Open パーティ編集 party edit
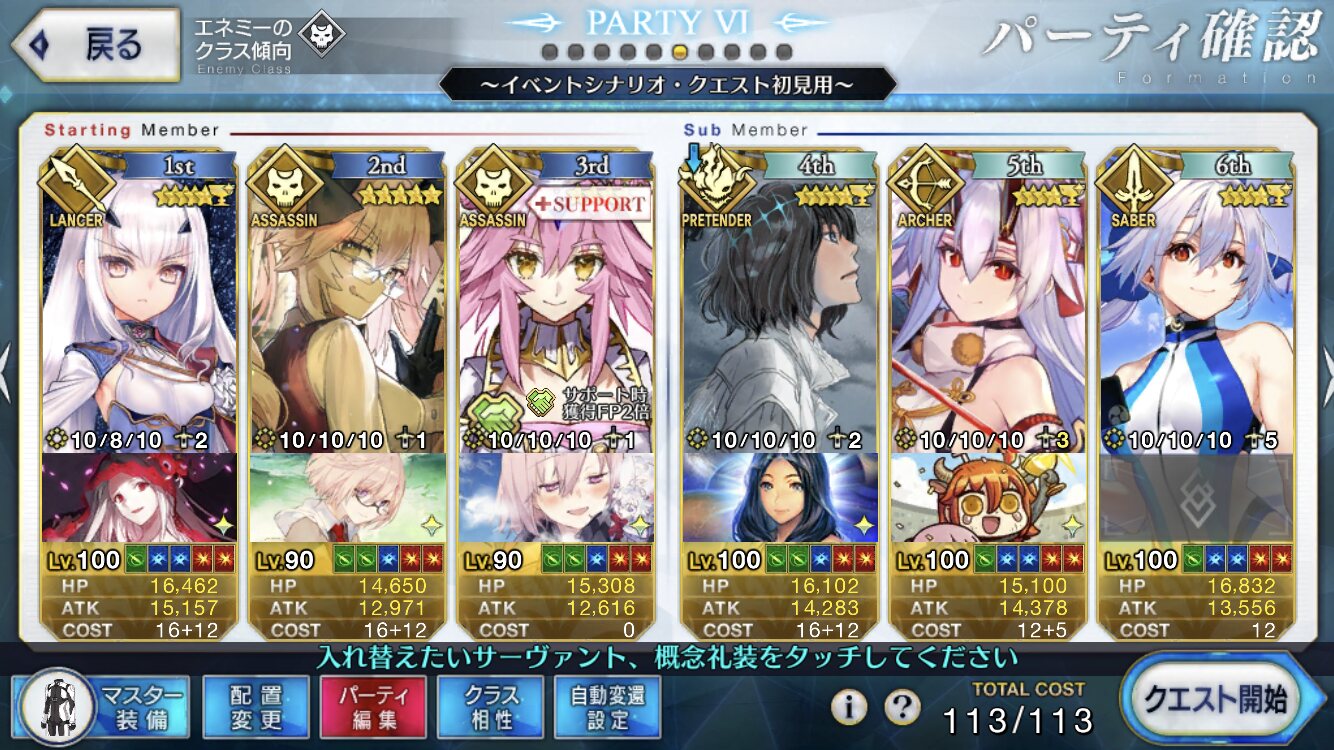 point(373,706)
